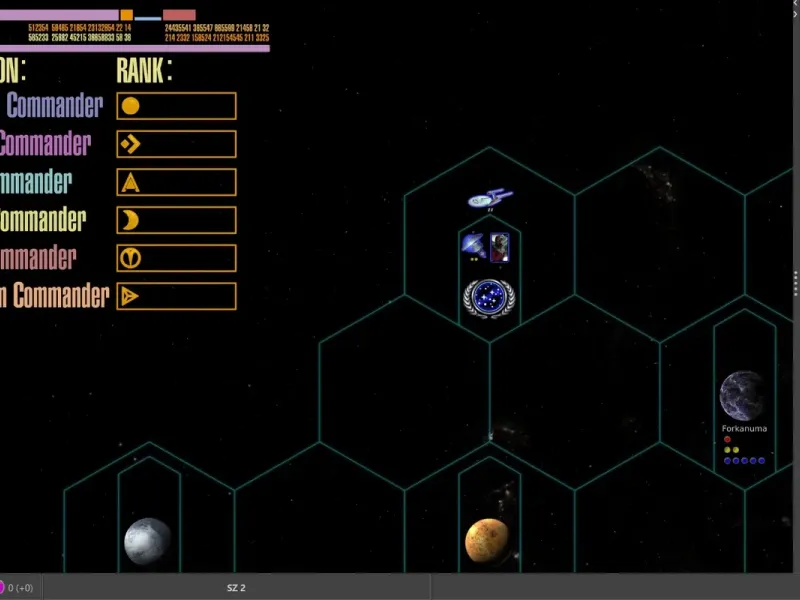
Task: Select the Forkanuma planet
Action: (x=743, y=396)
